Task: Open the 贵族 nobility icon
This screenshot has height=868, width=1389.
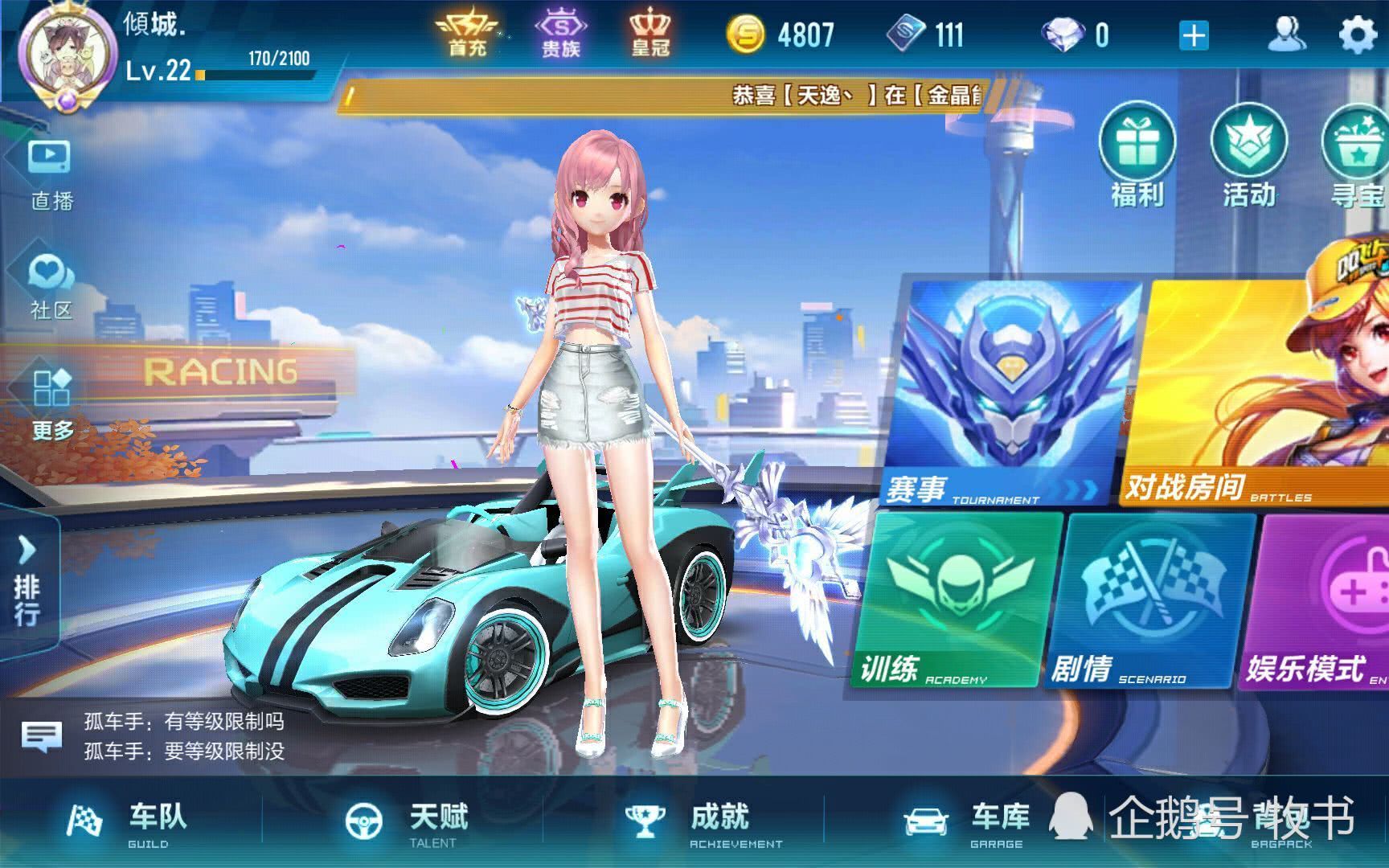Action: click(560, 35)
